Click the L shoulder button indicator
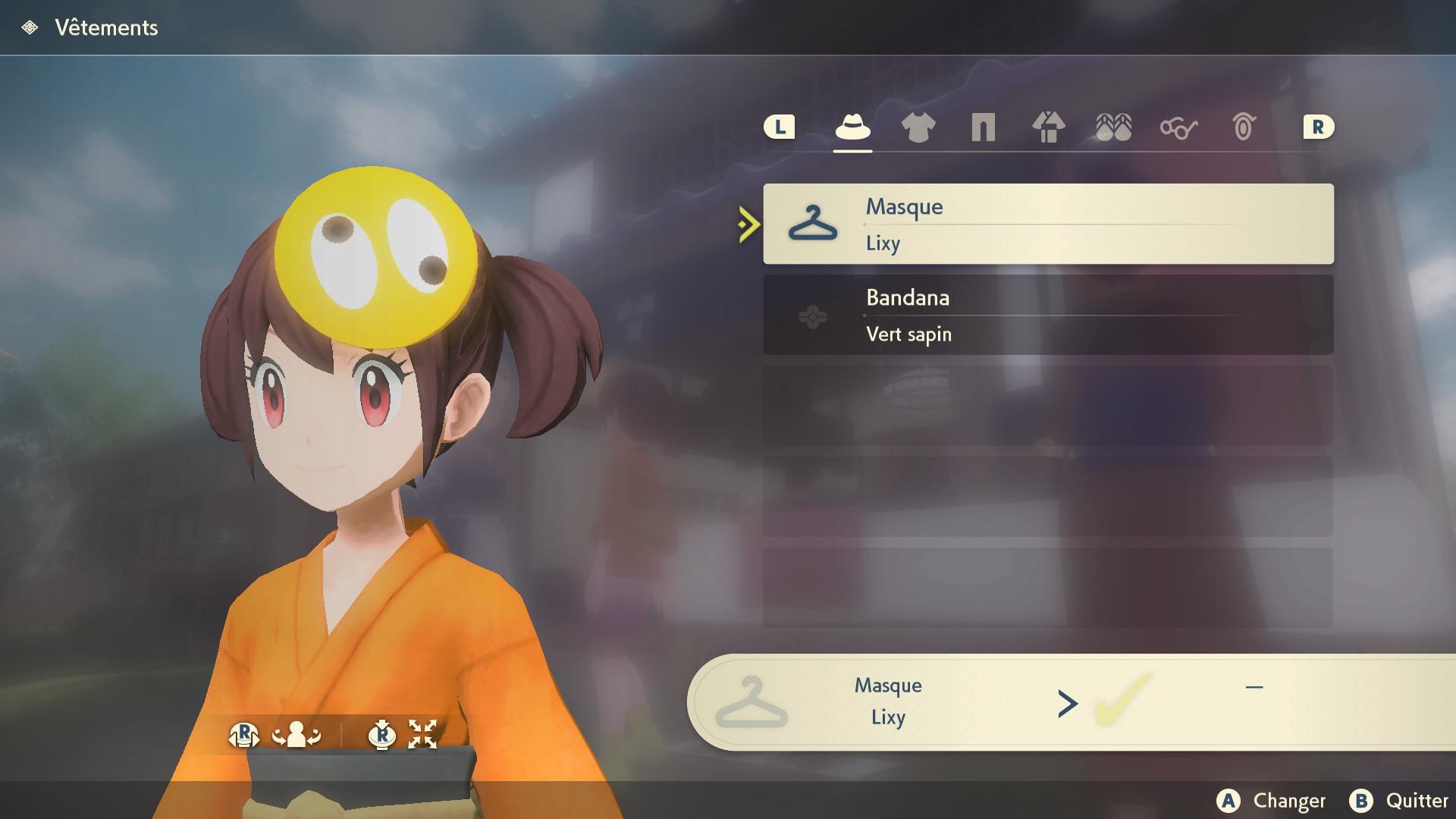1456x819 pixels. 780,127
